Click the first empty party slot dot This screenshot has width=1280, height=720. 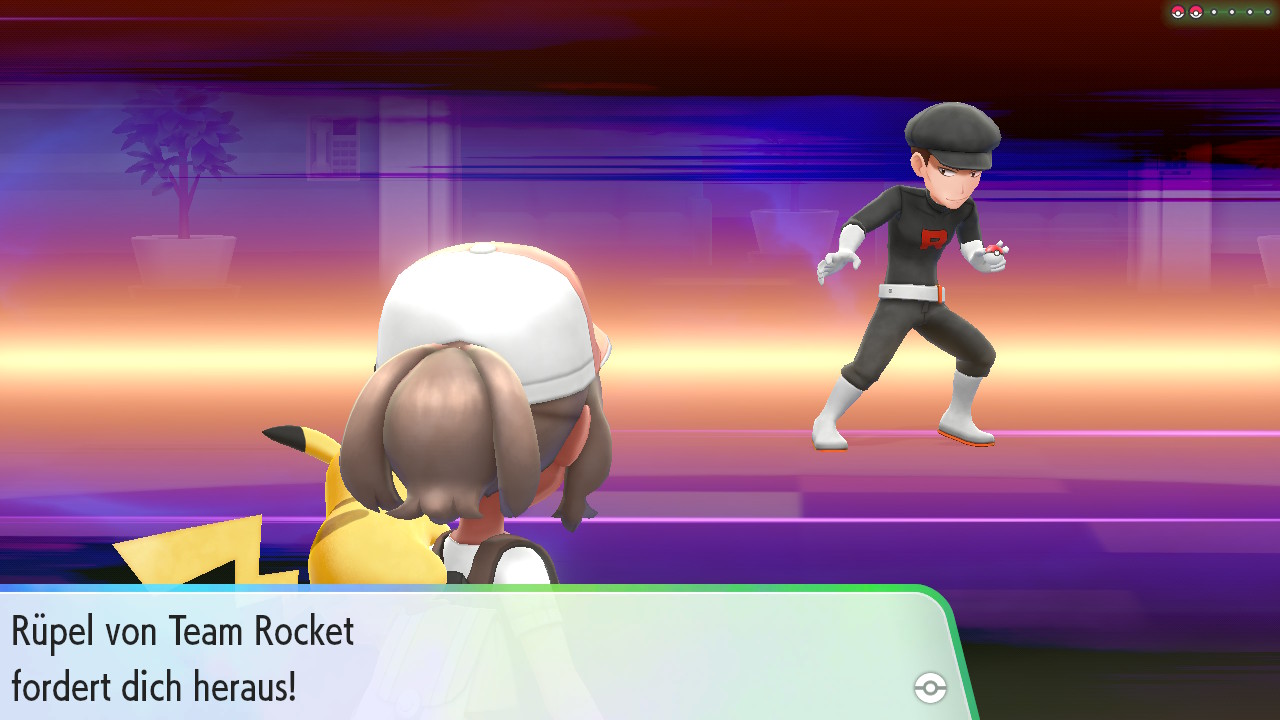(x=1214, y=12)
